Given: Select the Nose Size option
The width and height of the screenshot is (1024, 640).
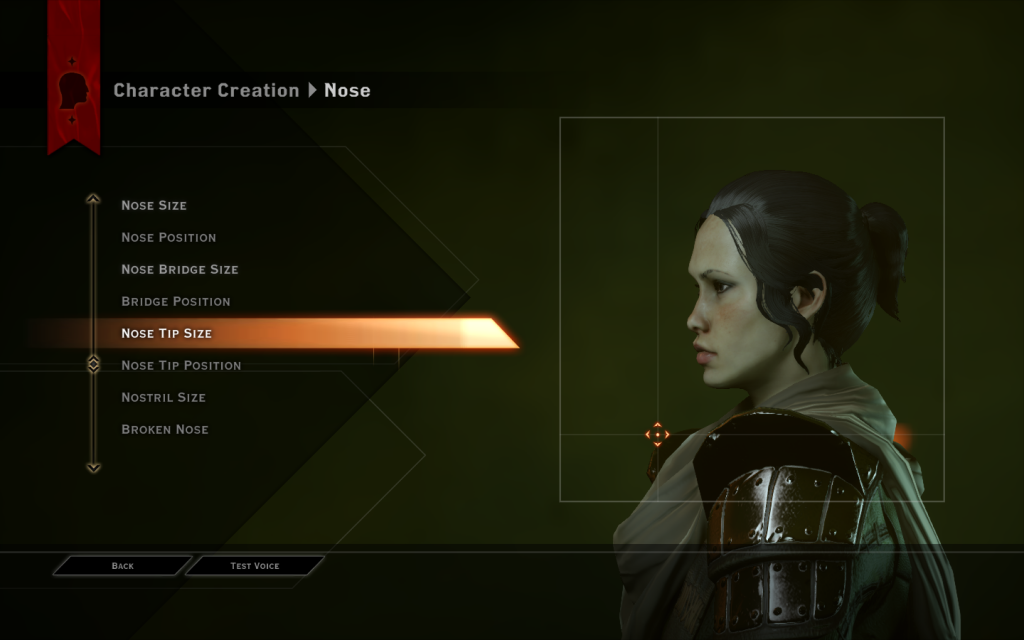Looking at the screenshot, I should point(154,205).
